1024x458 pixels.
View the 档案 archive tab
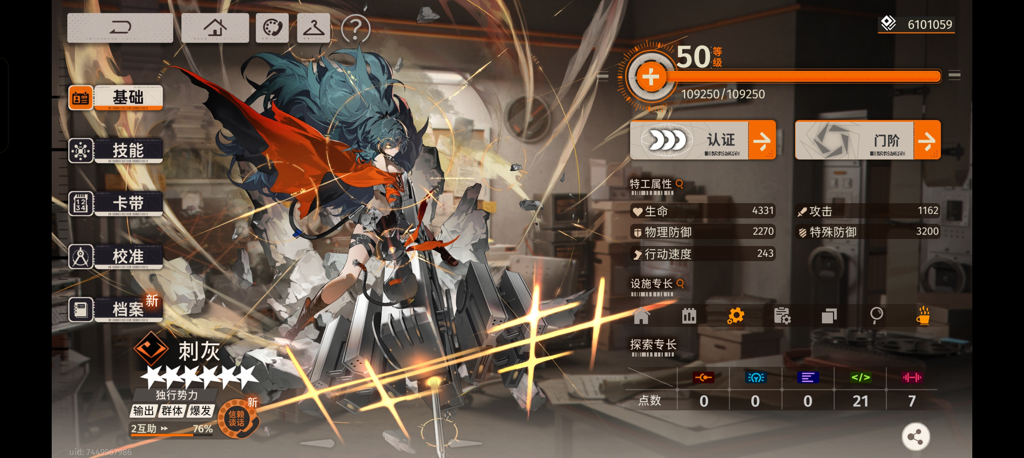coord(115,309)
